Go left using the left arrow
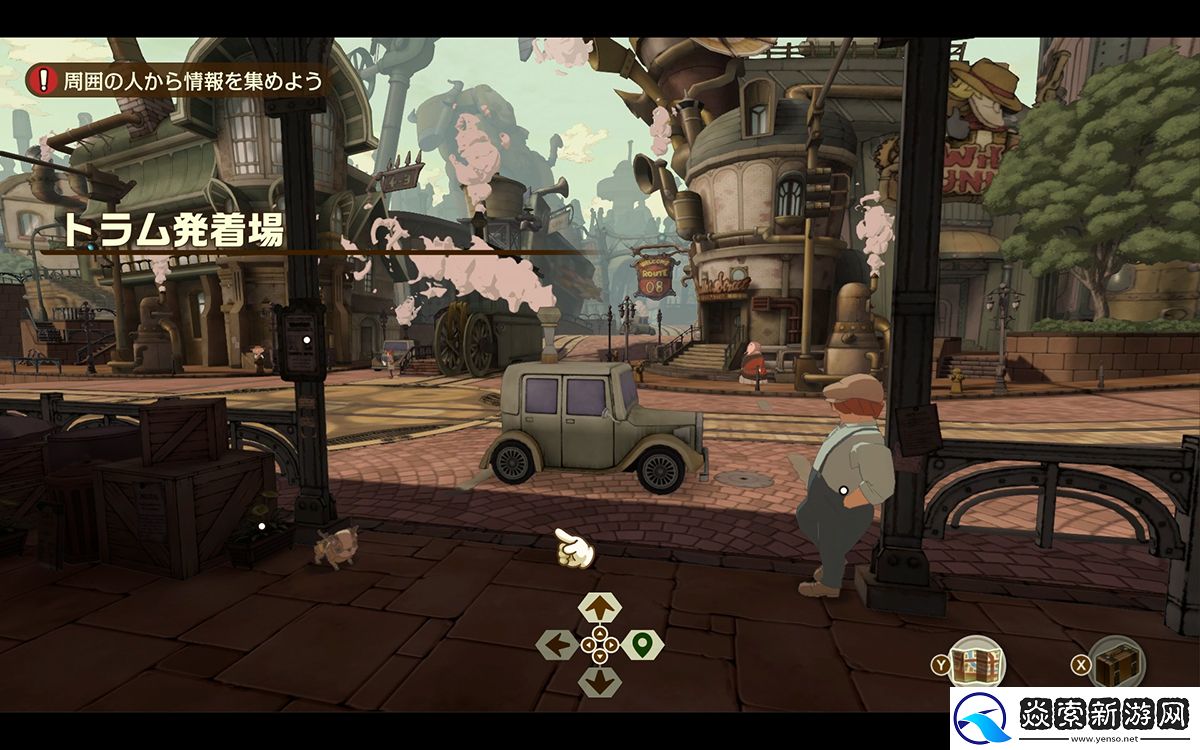1200x750 pixels. tap(557, 645)
